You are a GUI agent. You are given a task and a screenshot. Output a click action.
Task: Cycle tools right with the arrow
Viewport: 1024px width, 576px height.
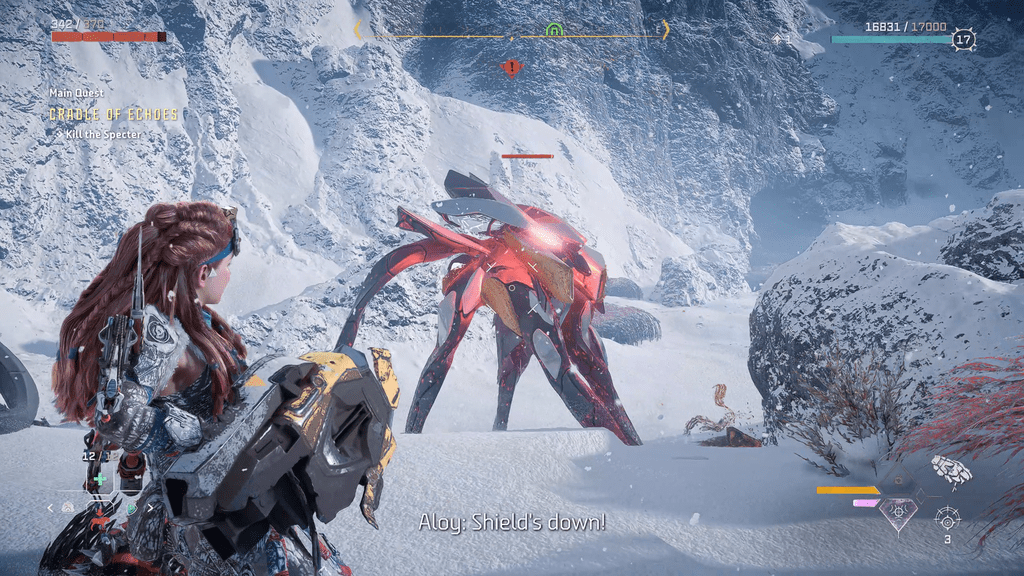click(151, 508)
